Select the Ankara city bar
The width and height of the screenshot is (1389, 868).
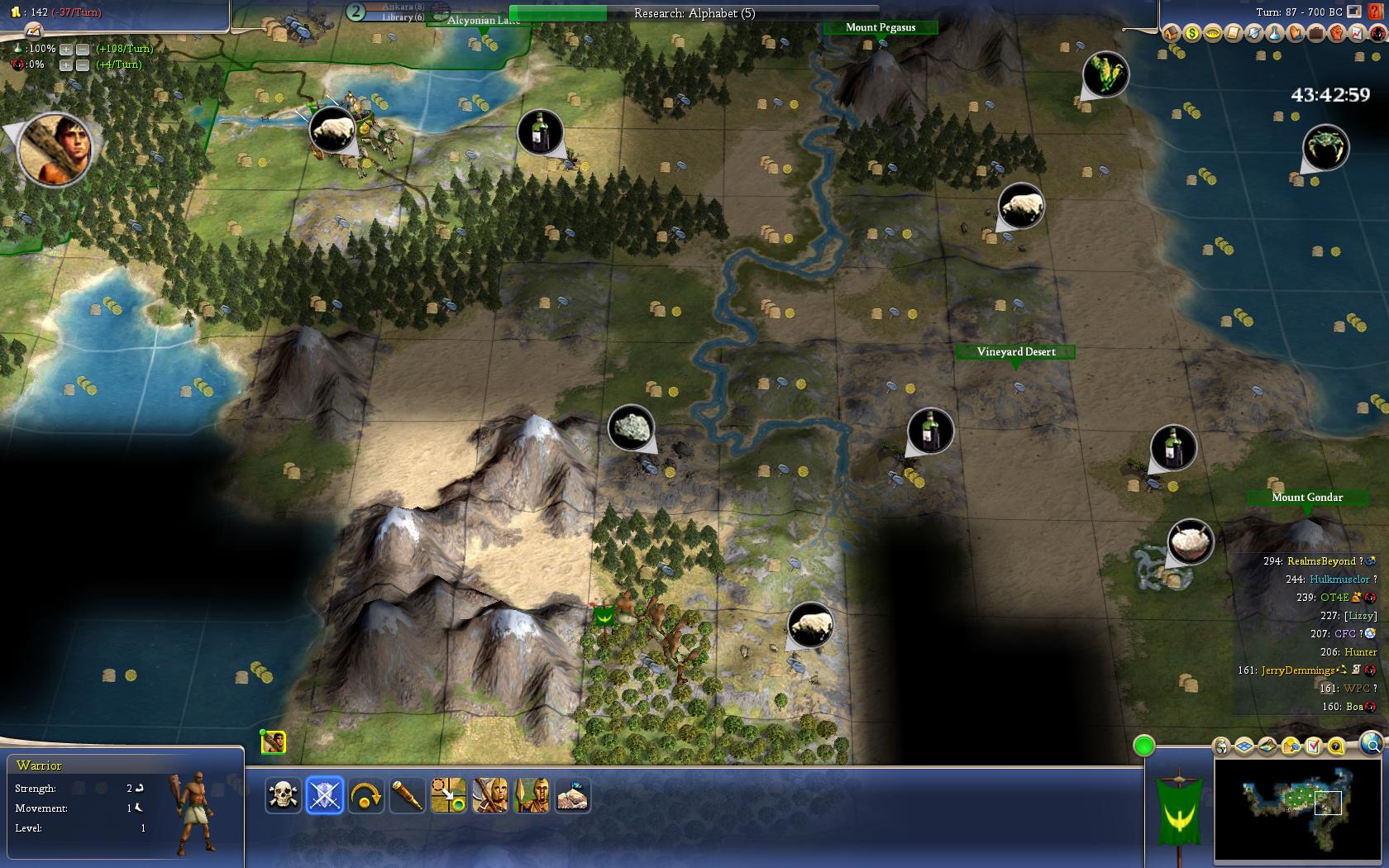397,11
